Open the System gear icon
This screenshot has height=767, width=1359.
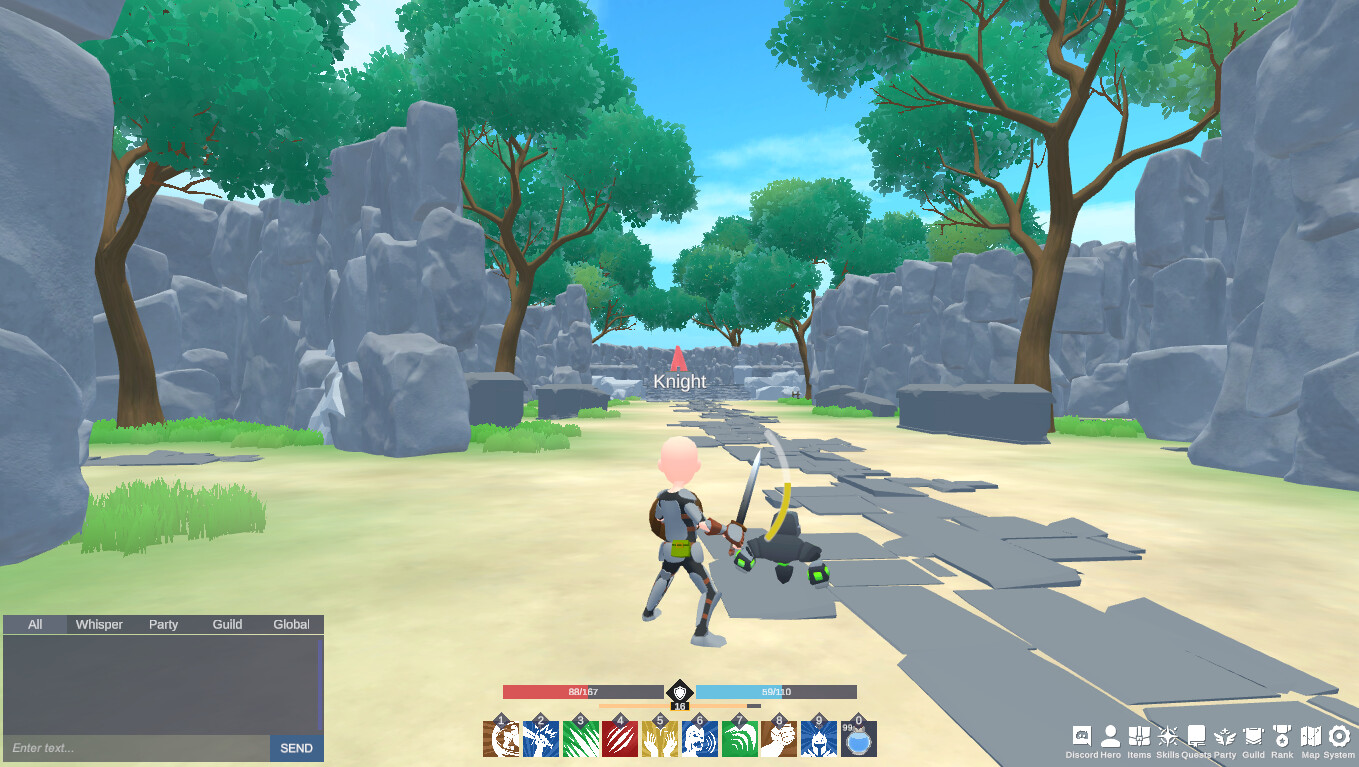(1340, 736)
